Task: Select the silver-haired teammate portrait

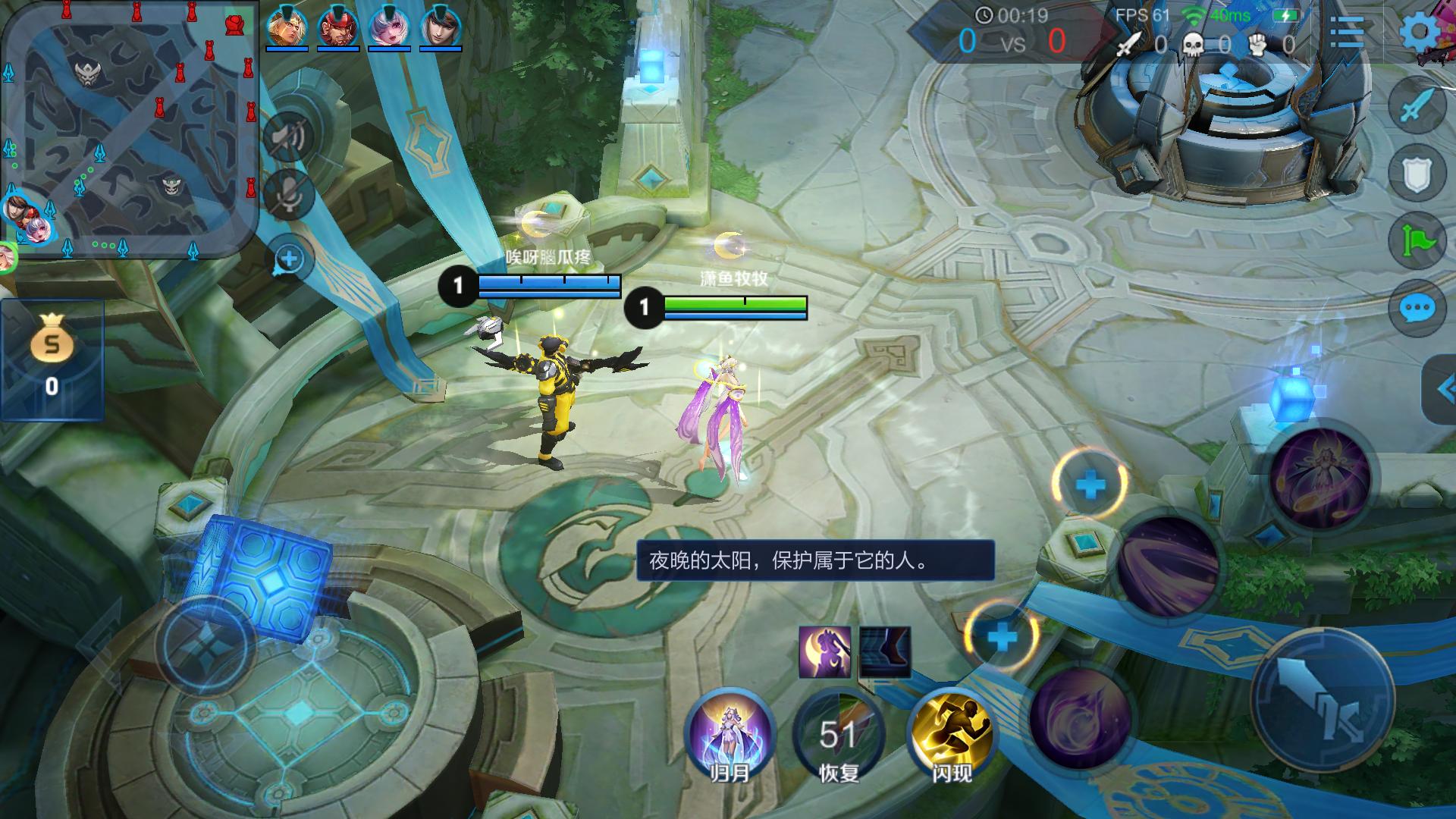Action: tap(388, 29)
